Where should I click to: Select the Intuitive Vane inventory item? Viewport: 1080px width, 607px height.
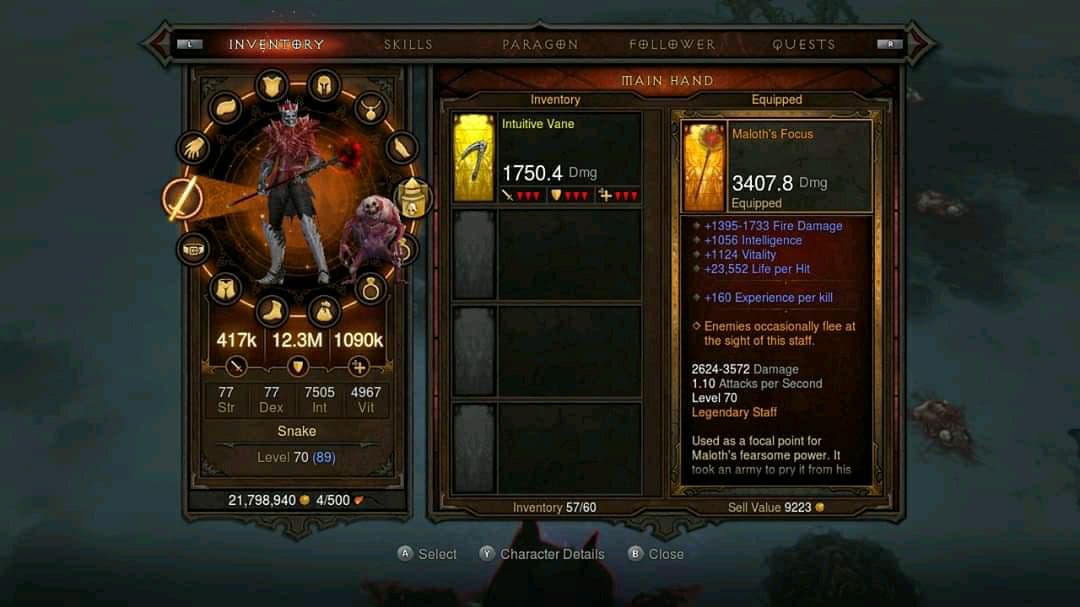[x=547, y=158]
